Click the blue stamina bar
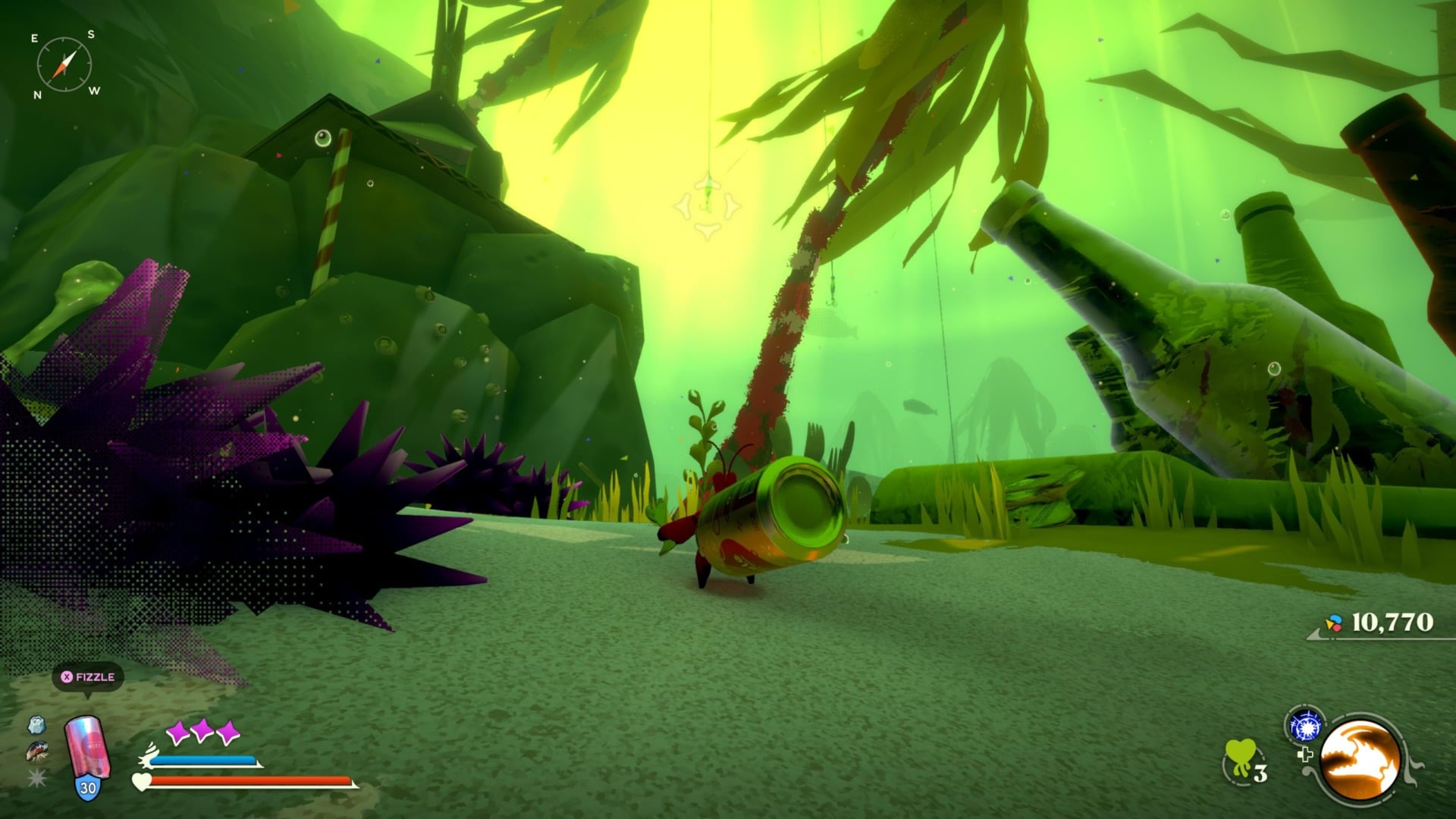 coord(203,759)
